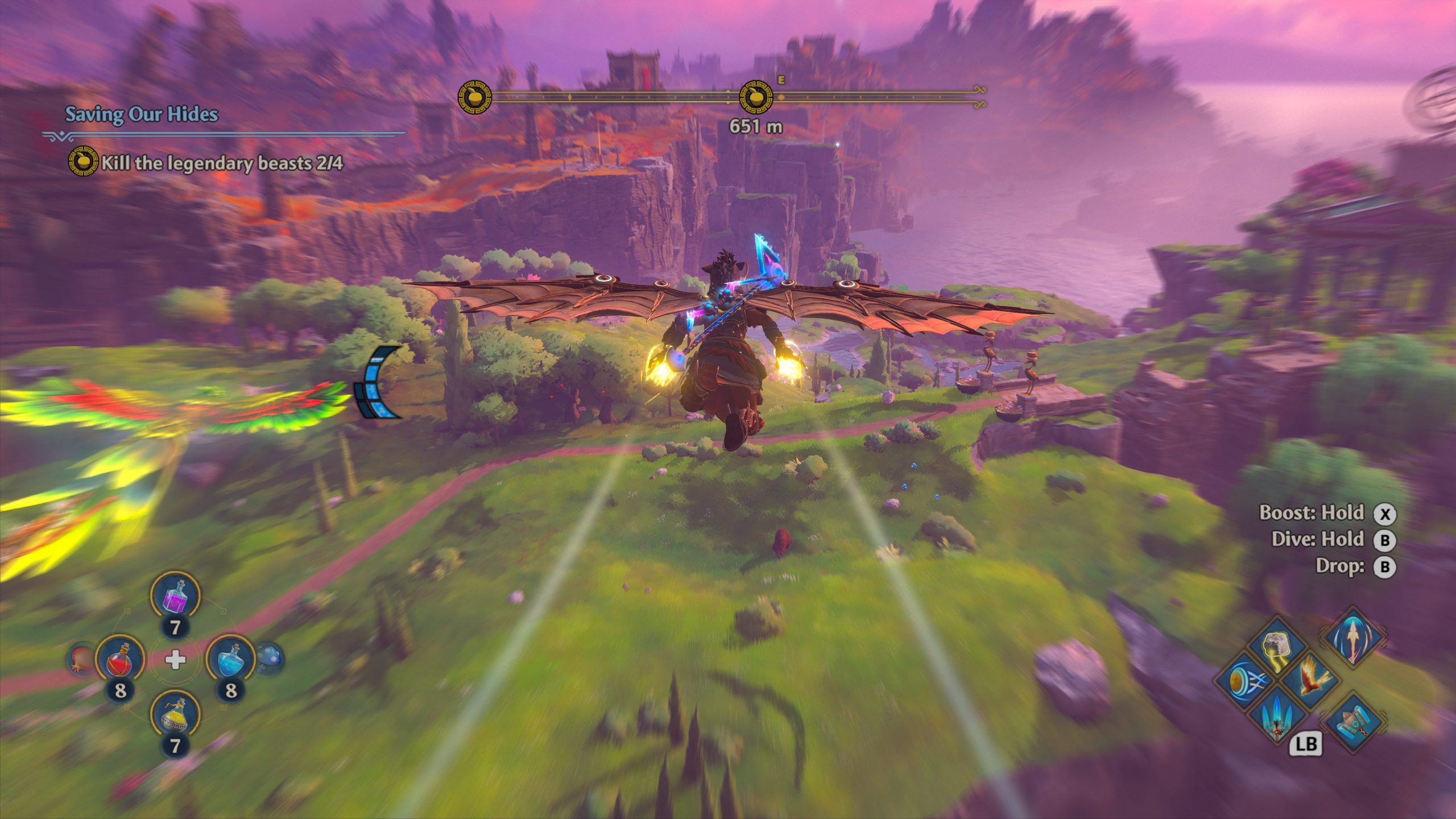Image resolution: width=1456 pixels, height=819 pixels.
Task: Use the upward arrow shot ability
Action: coord(1353,637)
